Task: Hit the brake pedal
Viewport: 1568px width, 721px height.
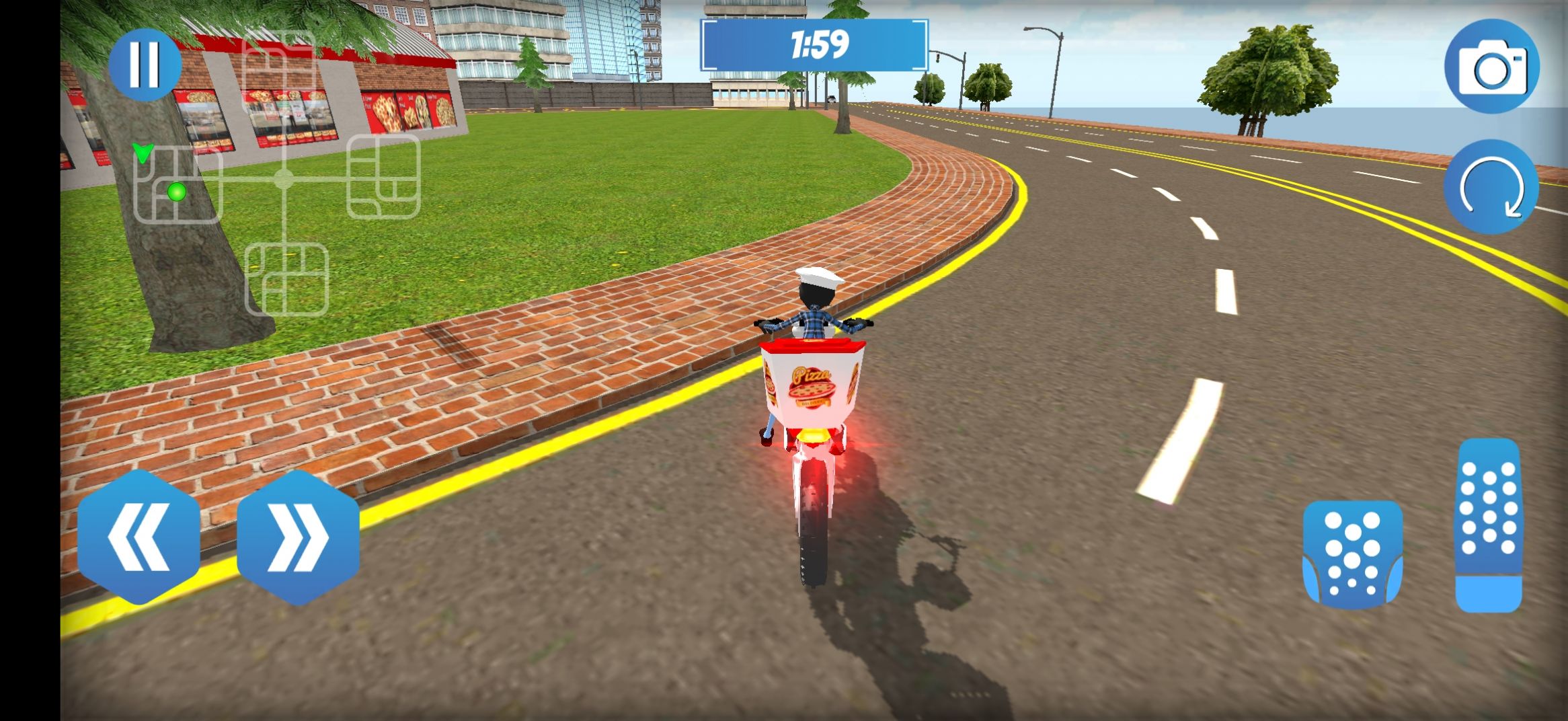Action: tap(1352, 554)
